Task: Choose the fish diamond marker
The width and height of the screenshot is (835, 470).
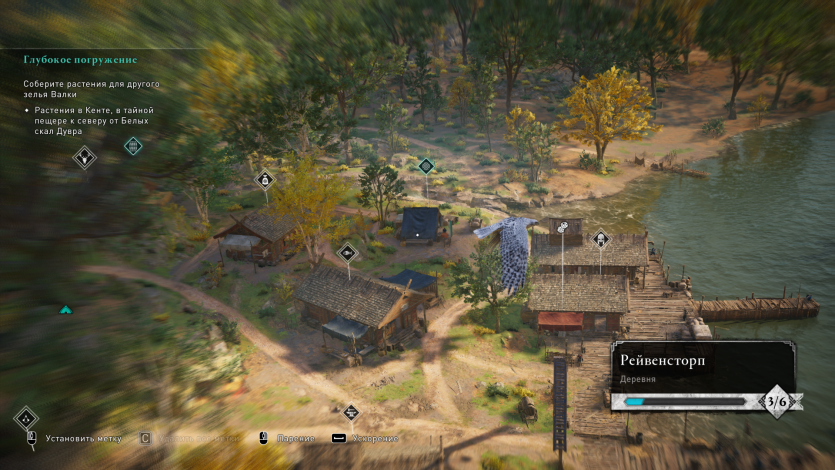Action: pyautogui.click(x=347, y=252)
